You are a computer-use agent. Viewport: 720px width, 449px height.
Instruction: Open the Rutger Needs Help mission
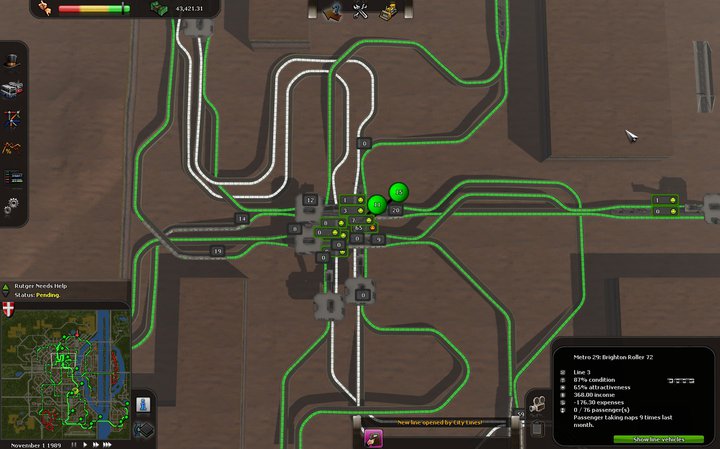point(38,286)
